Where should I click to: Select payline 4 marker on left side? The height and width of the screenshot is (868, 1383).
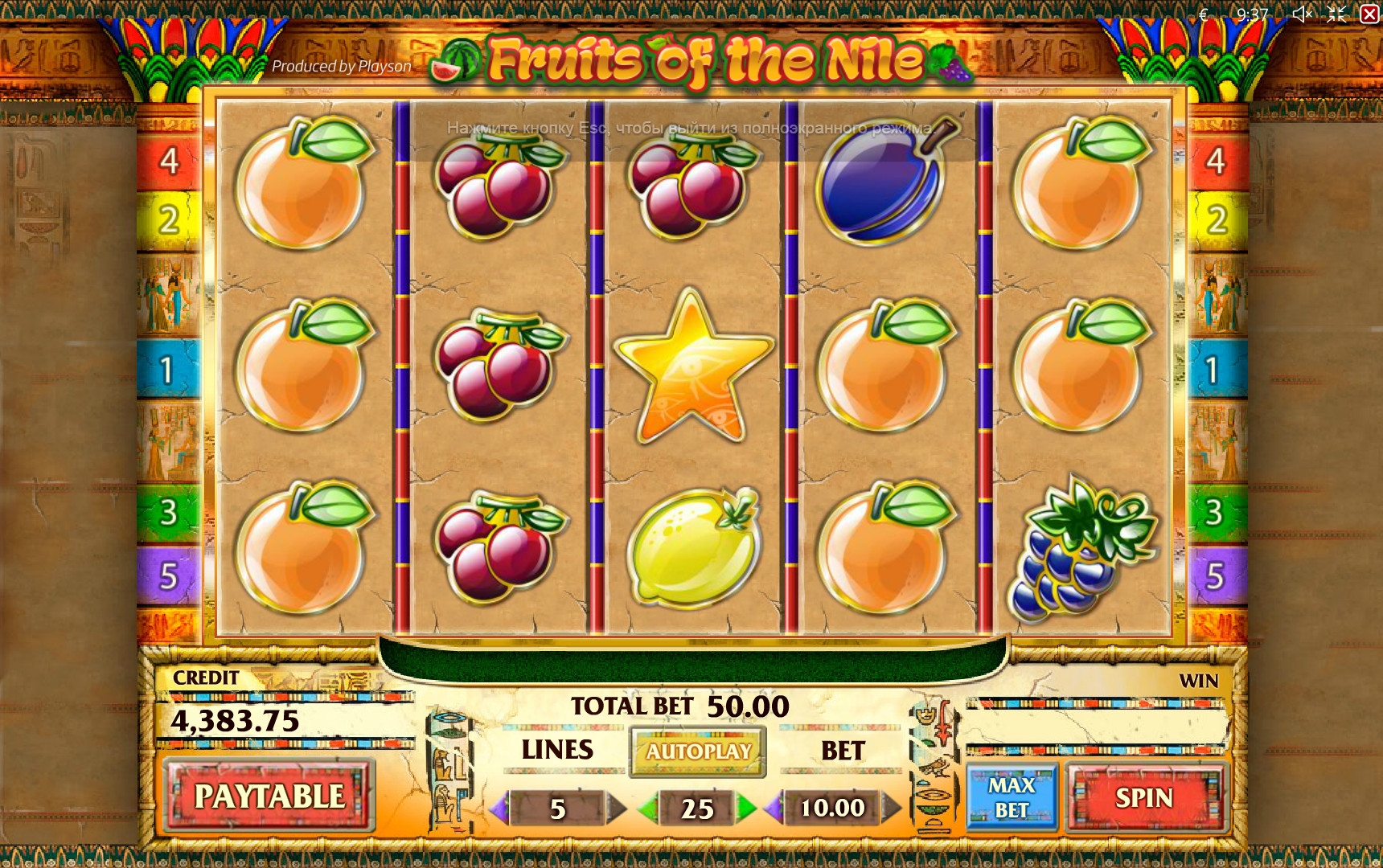[169, 161]
